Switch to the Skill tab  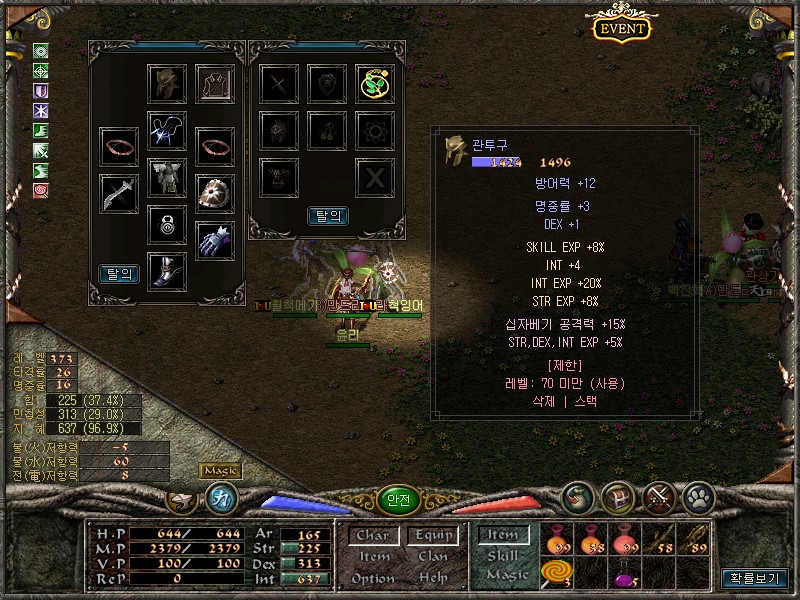pyautogui.click(x=503, y=555)
